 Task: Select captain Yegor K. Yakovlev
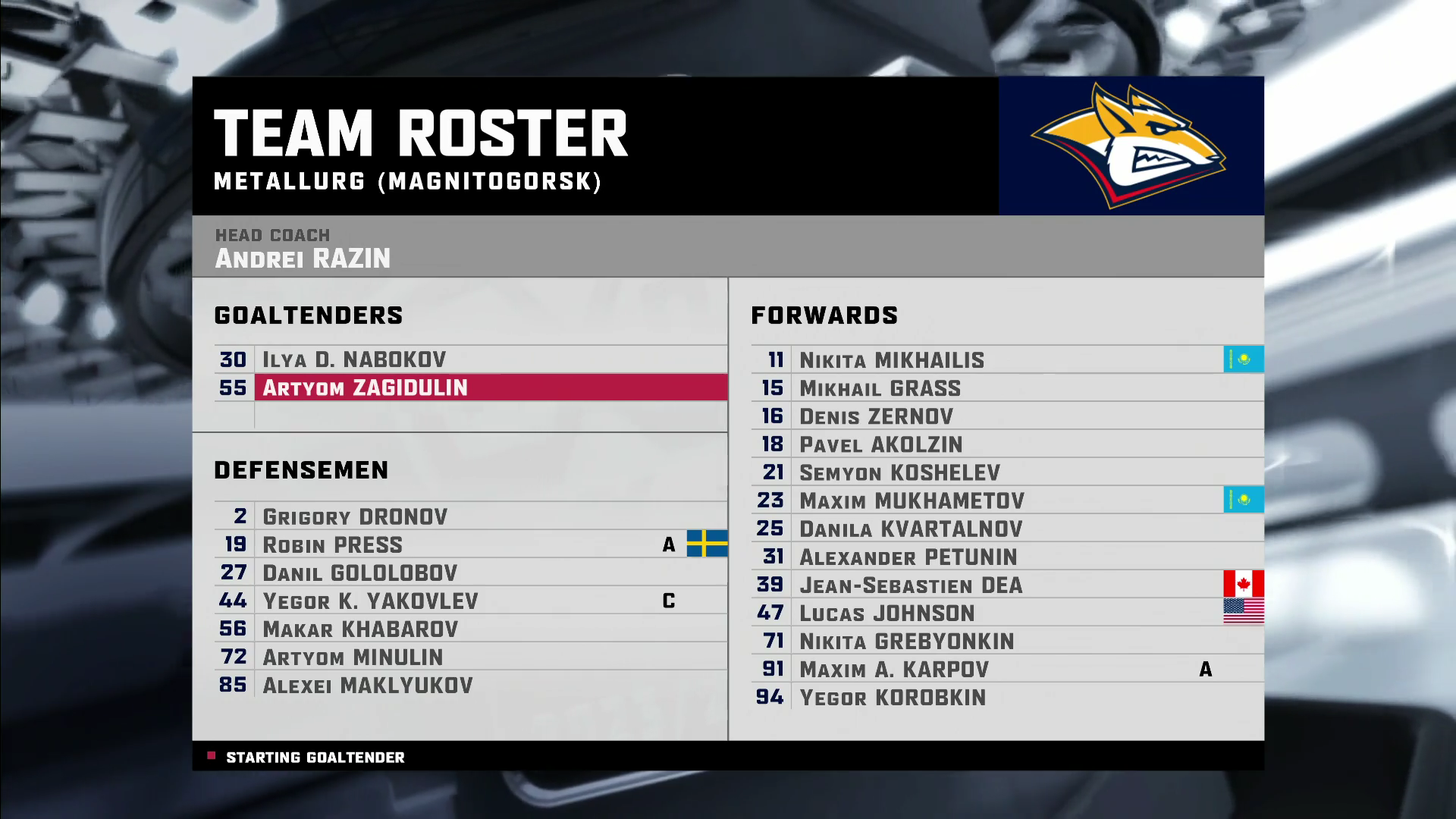[x=370, y=601]
